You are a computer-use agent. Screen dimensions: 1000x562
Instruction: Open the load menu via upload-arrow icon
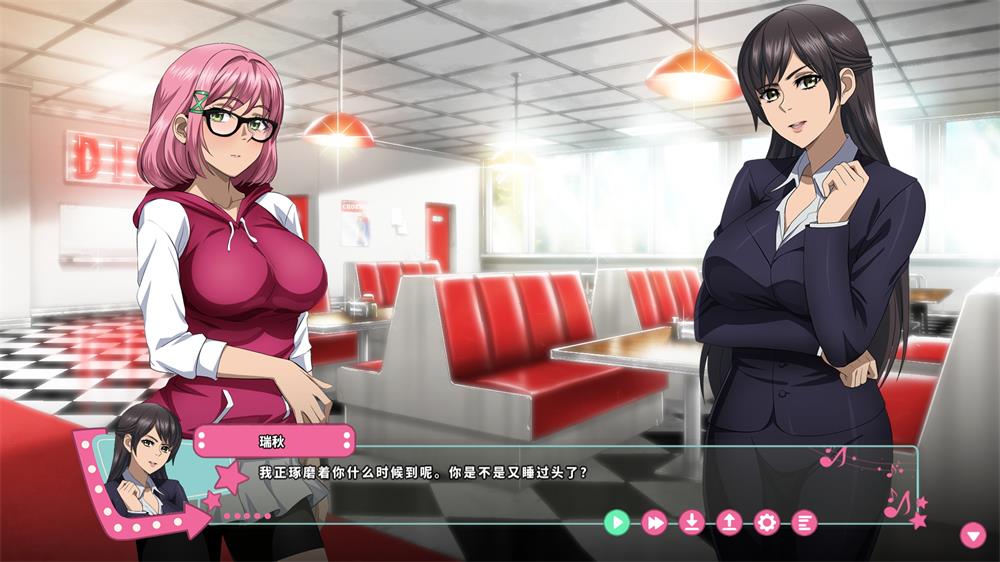pyautogui.click(x=729, y=521)
